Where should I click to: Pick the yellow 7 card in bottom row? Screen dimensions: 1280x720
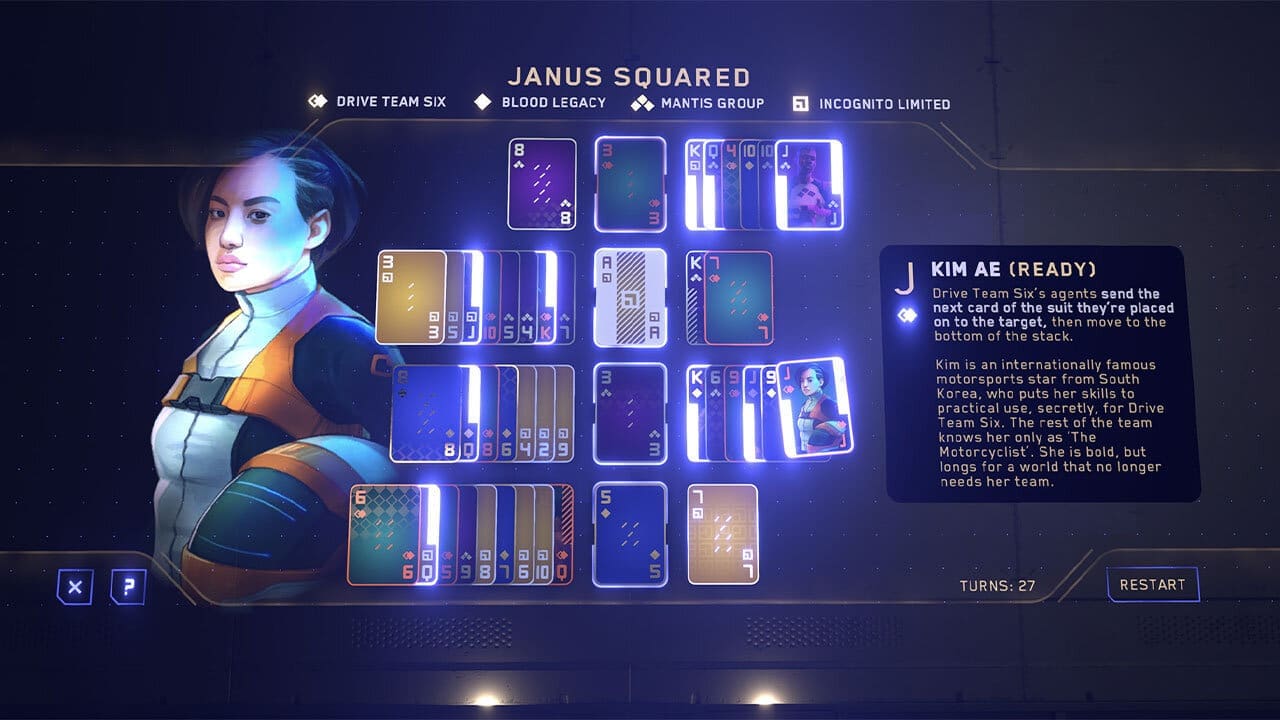pyautogui.click(x=723, y=534)
